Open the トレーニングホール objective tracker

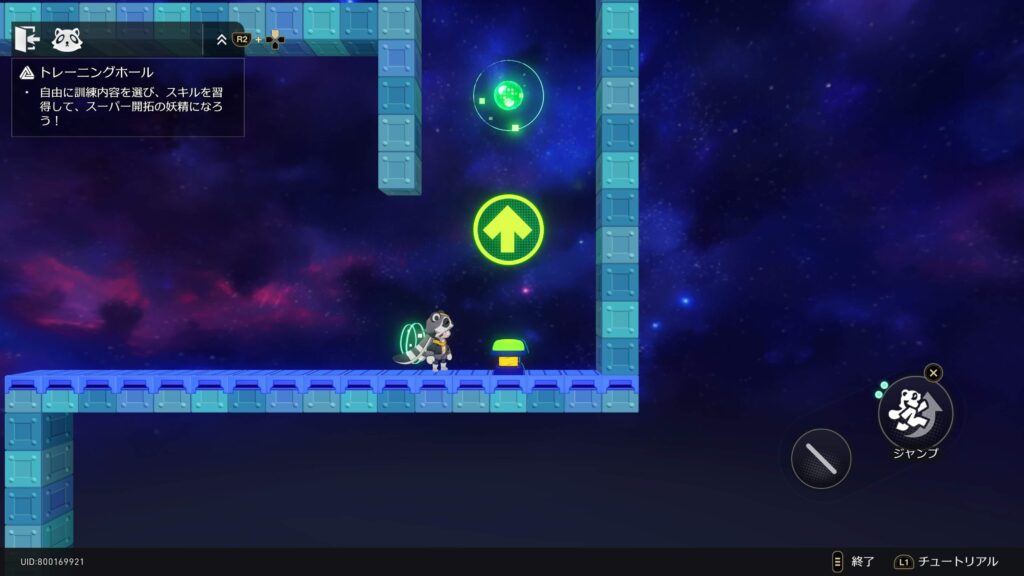point(96,72)
